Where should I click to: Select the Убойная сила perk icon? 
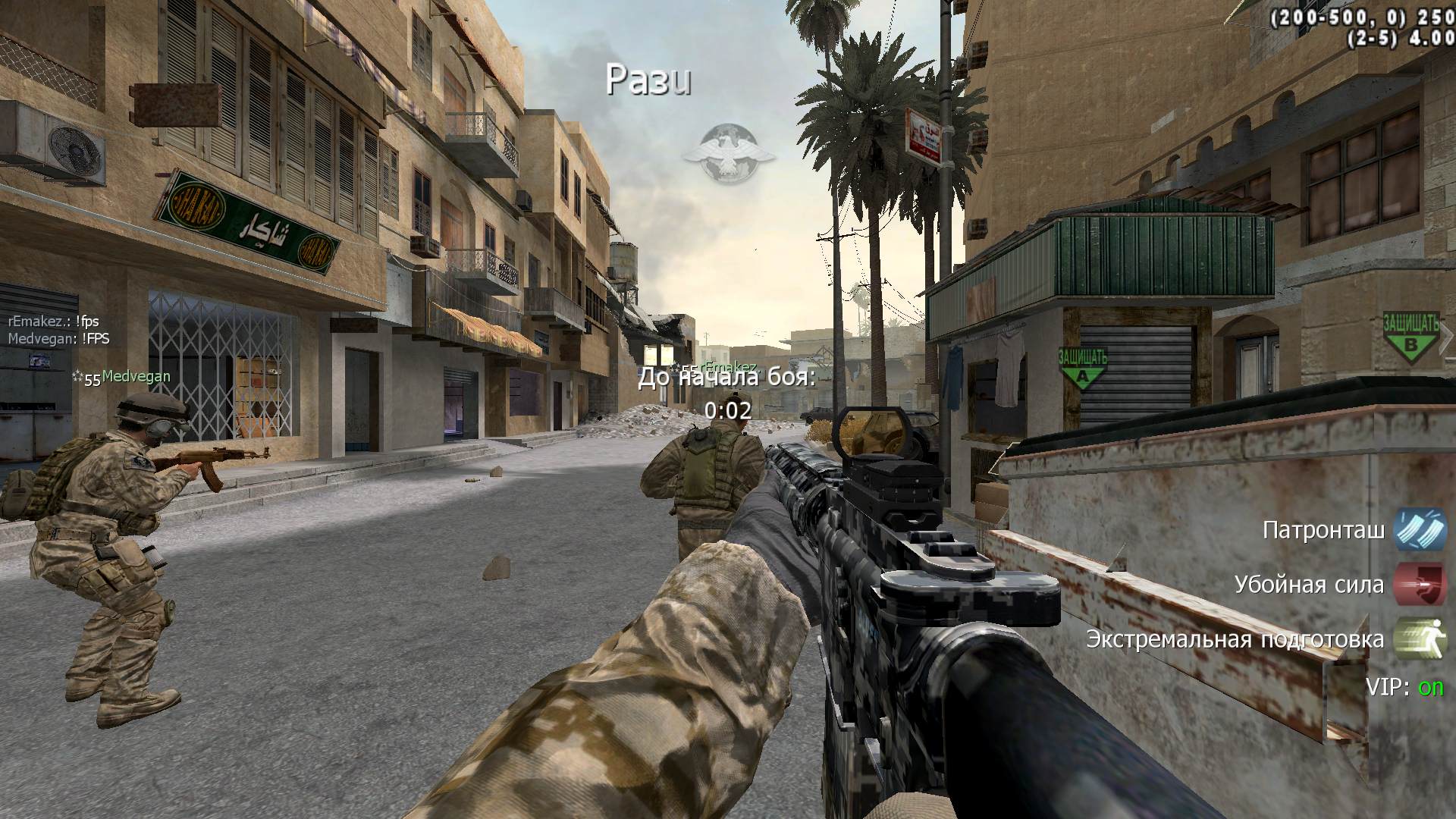click(x=1419, y=585)
